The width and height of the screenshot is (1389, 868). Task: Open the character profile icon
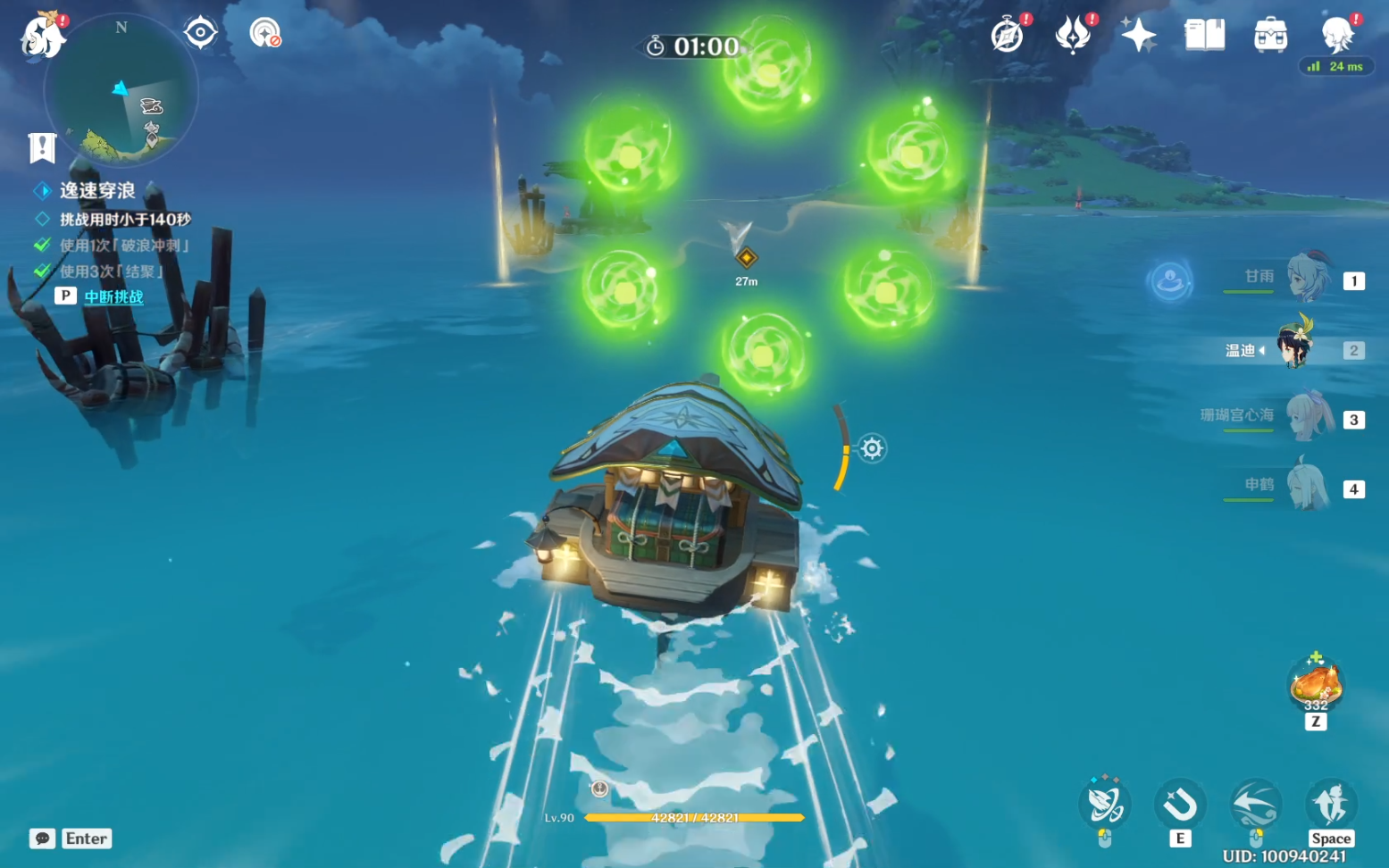[x=1337, y=36]
